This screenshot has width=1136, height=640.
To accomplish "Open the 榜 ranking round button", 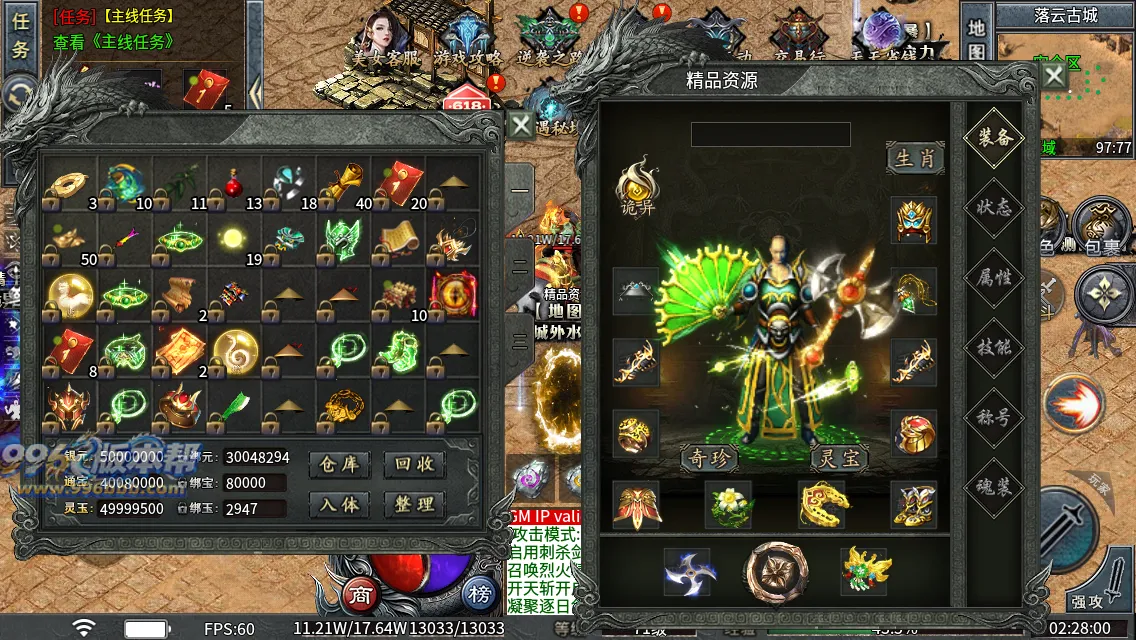I will (480, 595).
